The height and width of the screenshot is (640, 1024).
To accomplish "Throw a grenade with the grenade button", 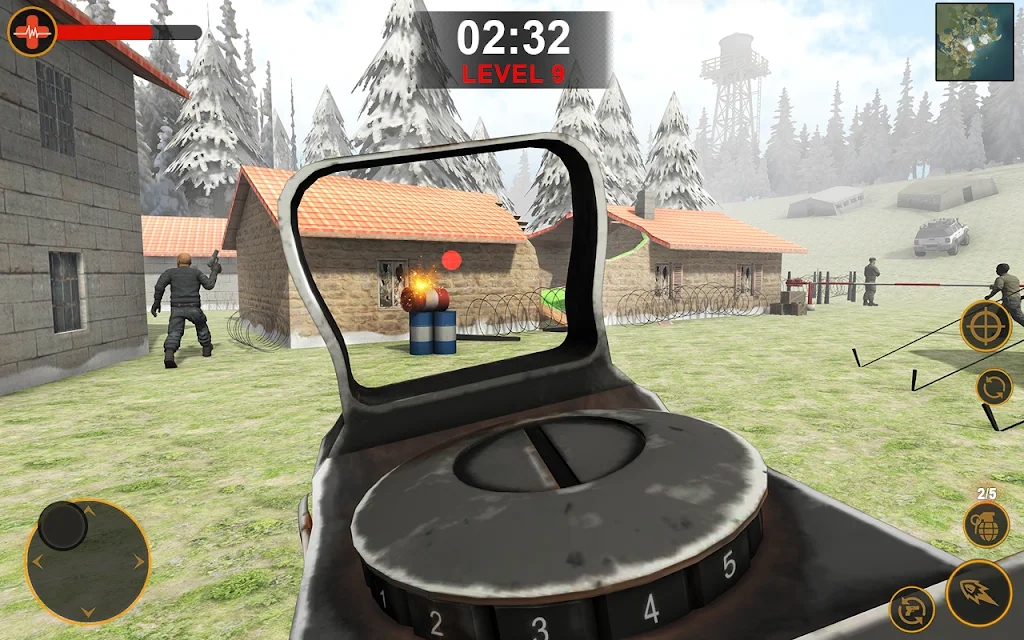I will (x=986, y=524).
